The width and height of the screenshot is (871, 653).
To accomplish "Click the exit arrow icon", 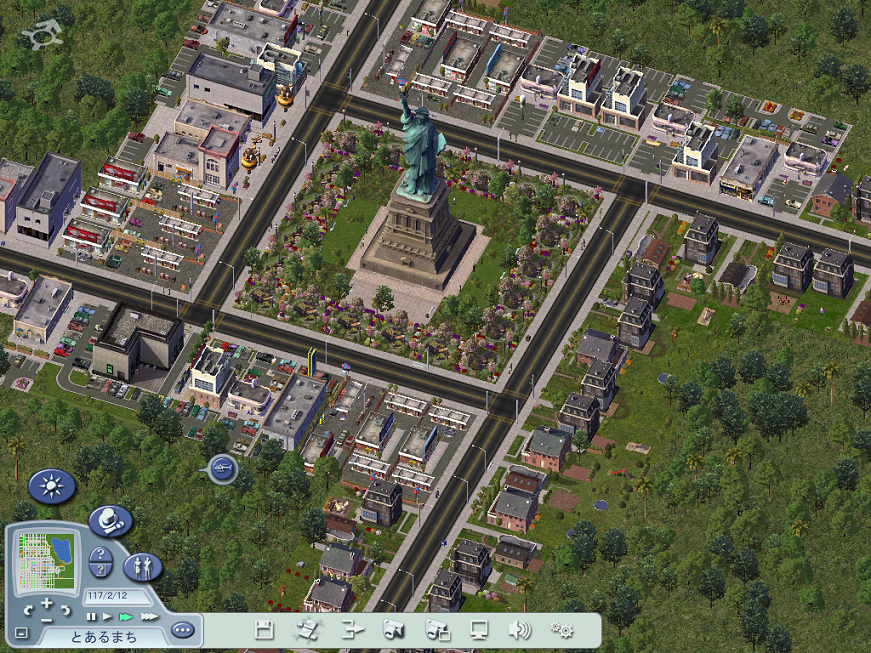I will tap(351, 630).
